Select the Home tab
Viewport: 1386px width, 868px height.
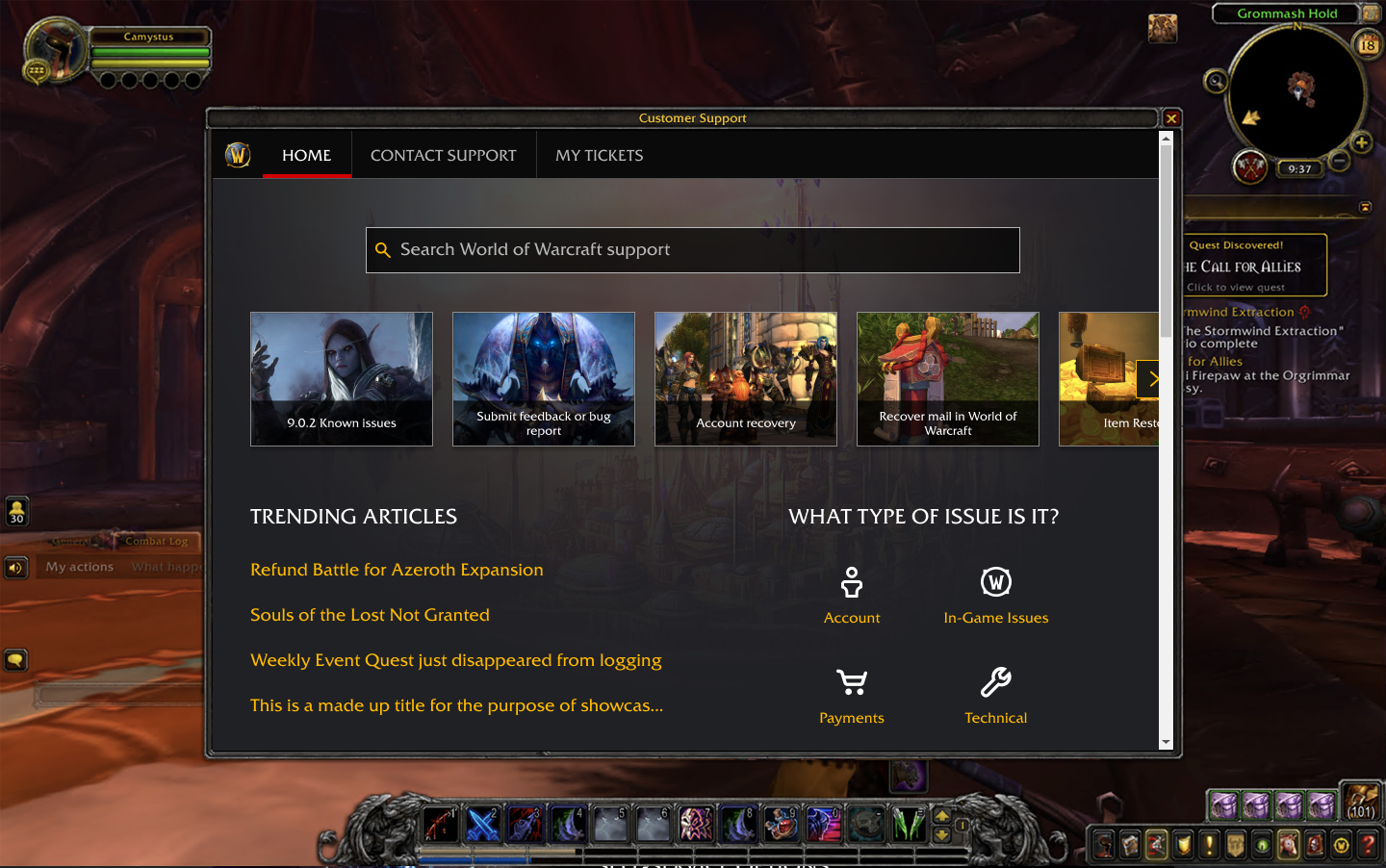(x=306, y=155)
